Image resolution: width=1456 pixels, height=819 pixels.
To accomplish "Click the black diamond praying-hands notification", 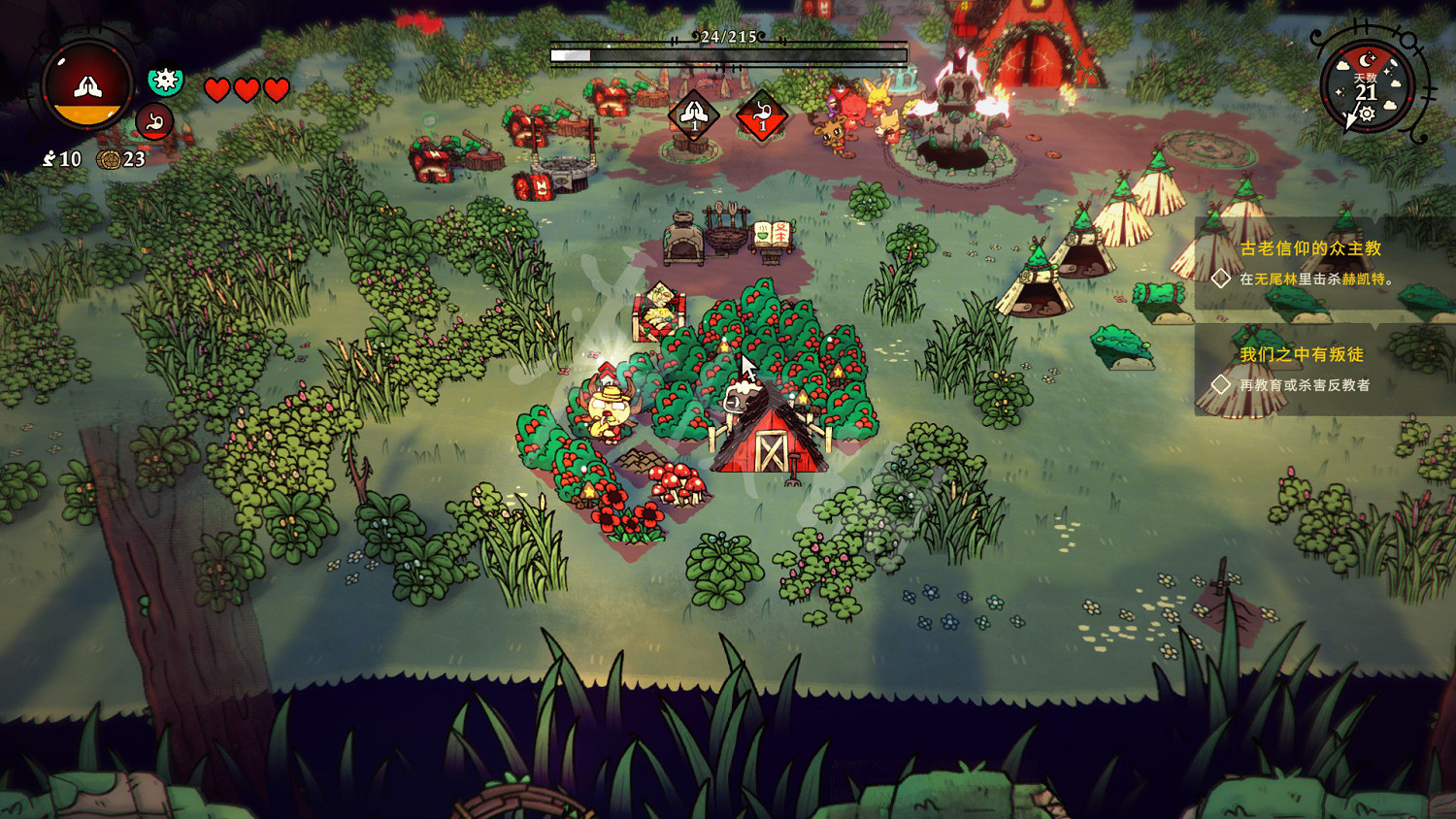I will [693, 115].
